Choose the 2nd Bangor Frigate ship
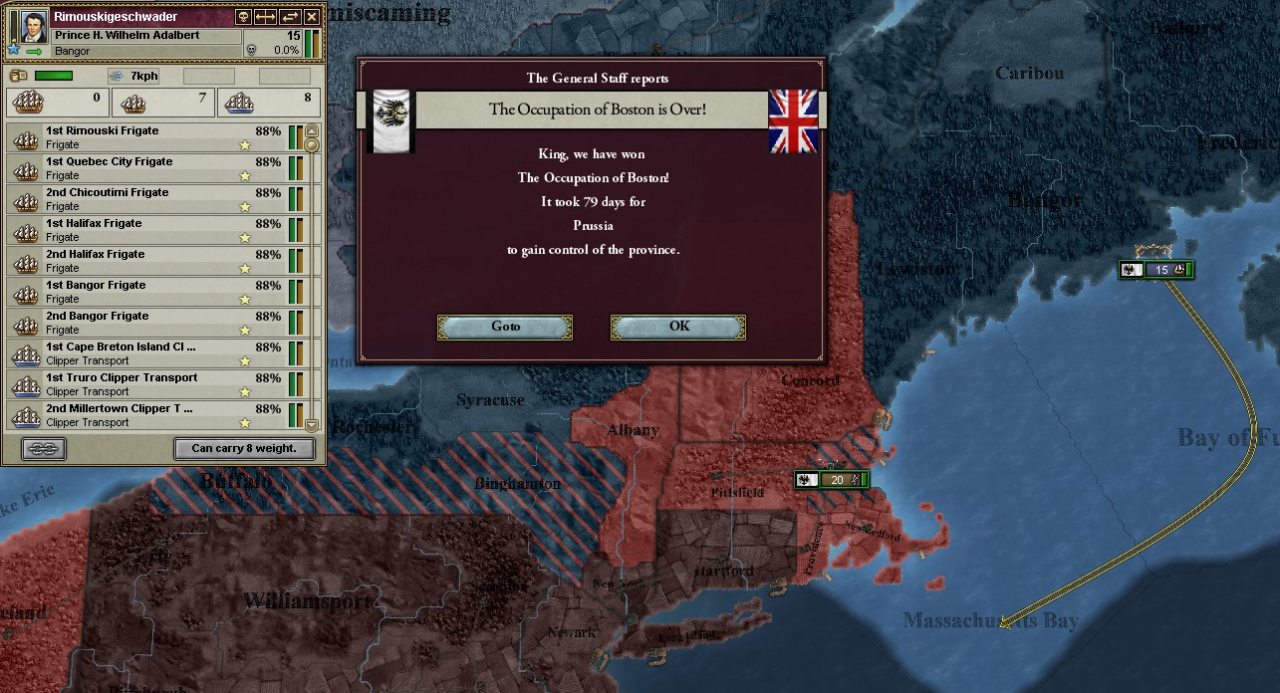 [150, 323]
